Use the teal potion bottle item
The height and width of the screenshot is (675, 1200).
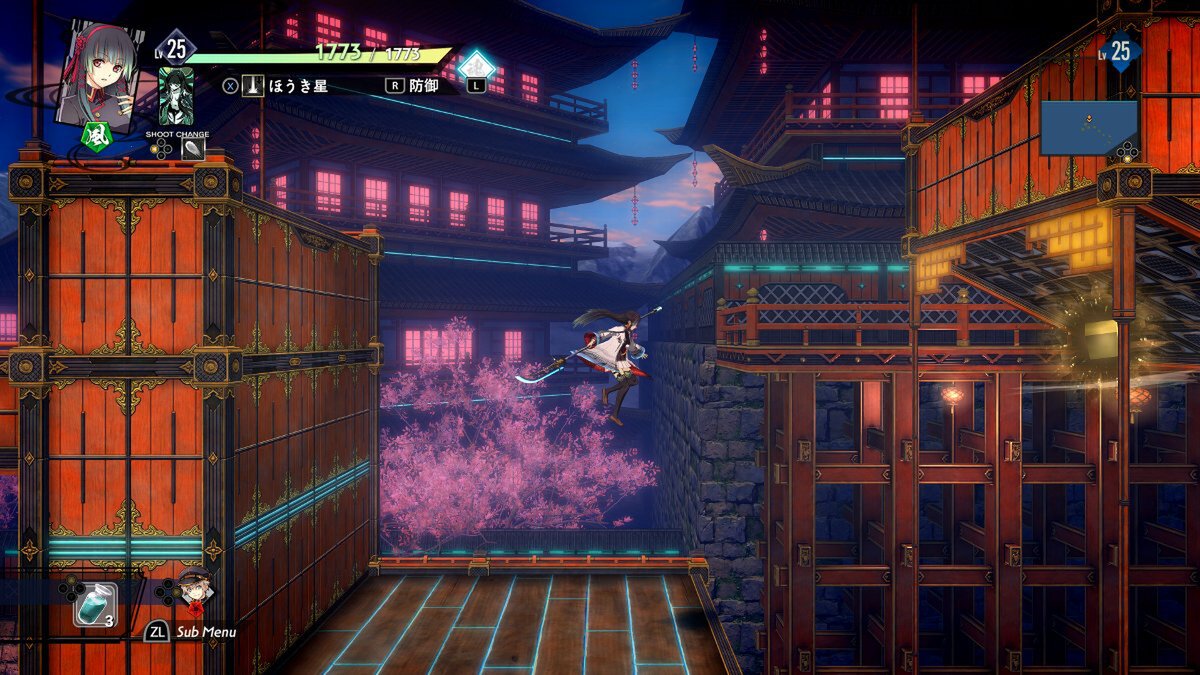click(x=94, y=604)
